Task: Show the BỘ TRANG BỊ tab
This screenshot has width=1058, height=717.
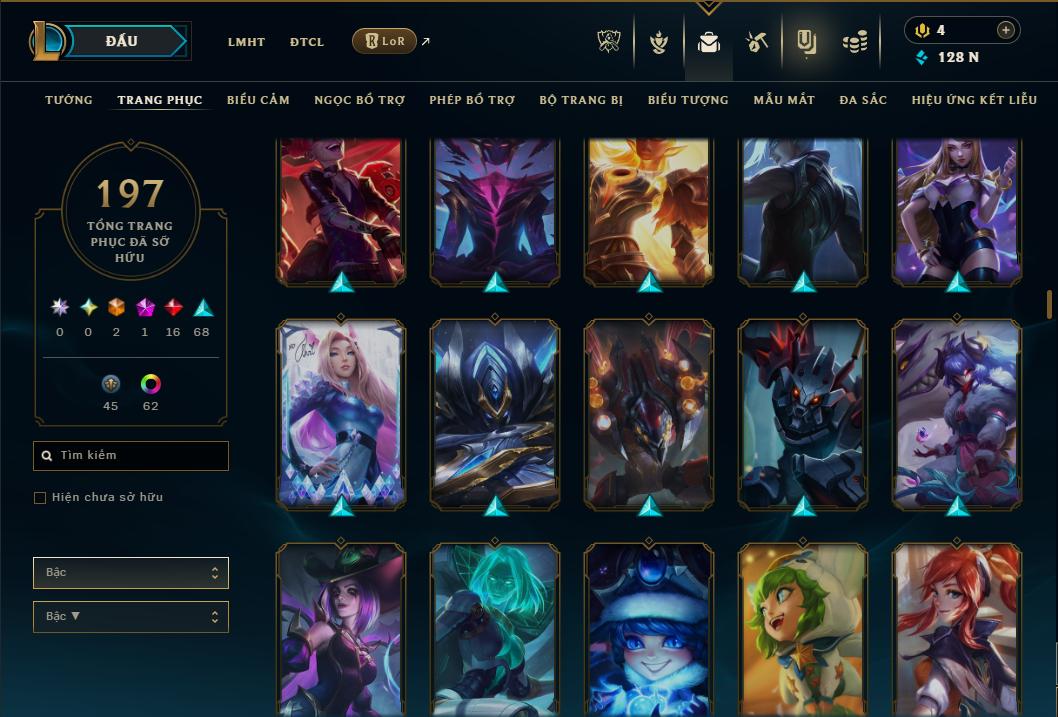Action: 581,100
